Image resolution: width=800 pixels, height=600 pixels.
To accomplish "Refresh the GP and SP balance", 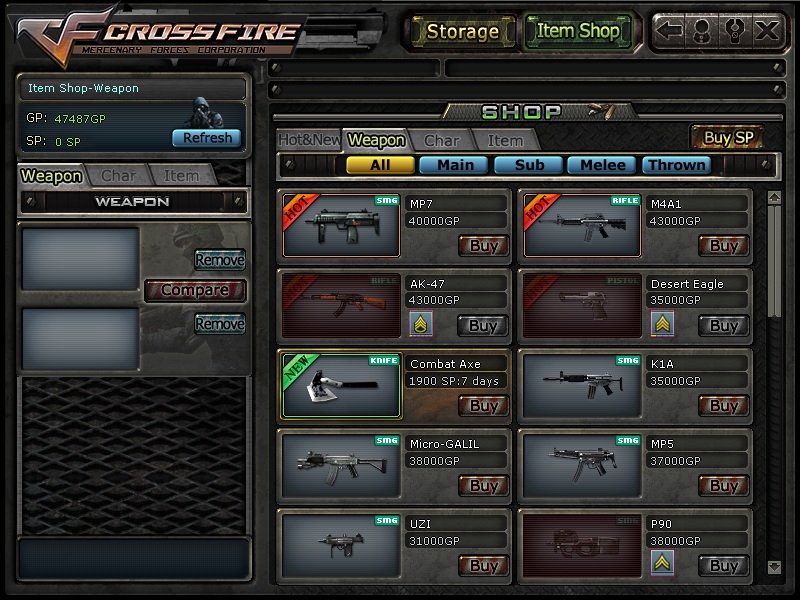I will coord(207,138).
